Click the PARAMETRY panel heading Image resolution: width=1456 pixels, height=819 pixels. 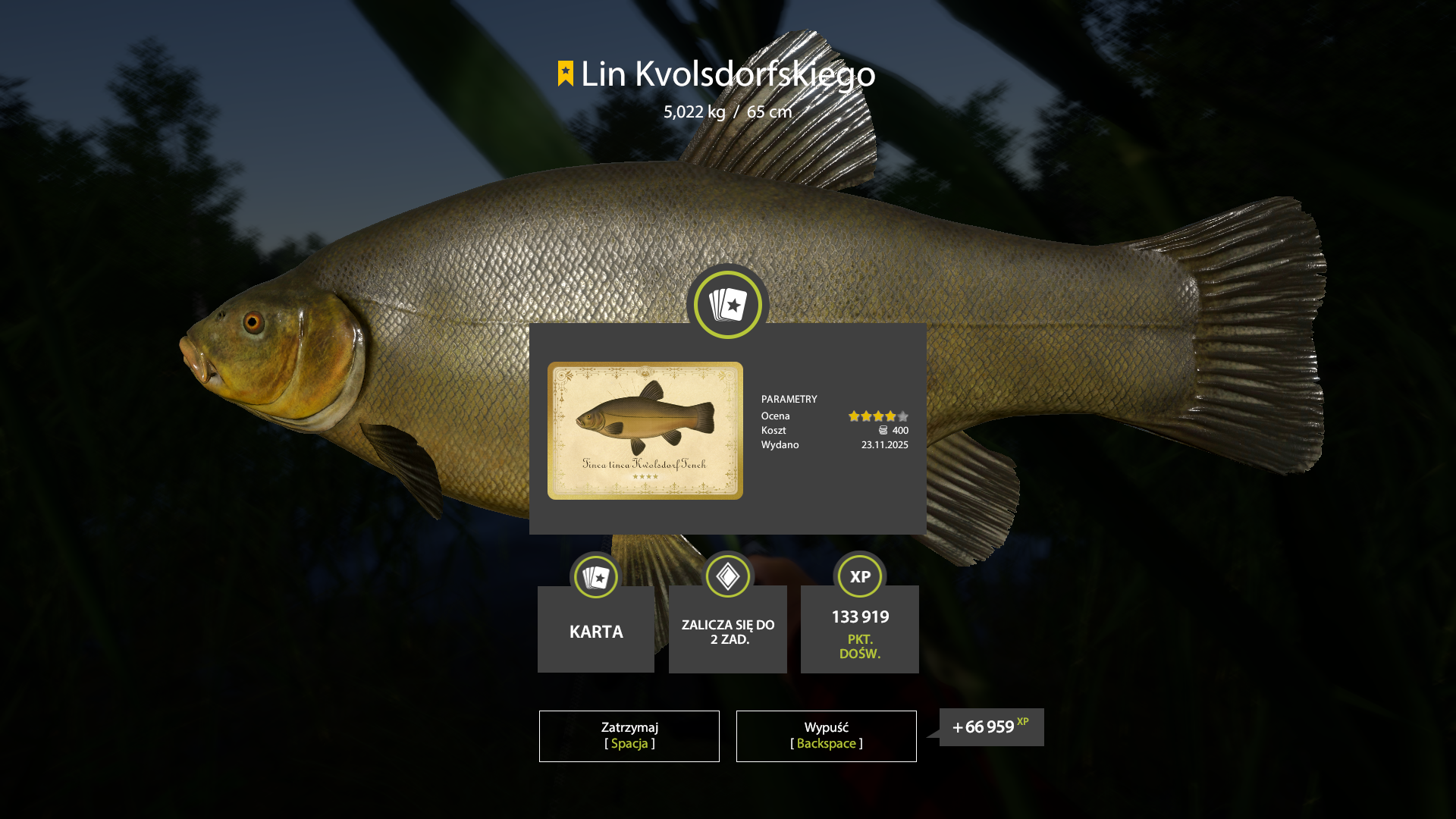tap(789, 399)
